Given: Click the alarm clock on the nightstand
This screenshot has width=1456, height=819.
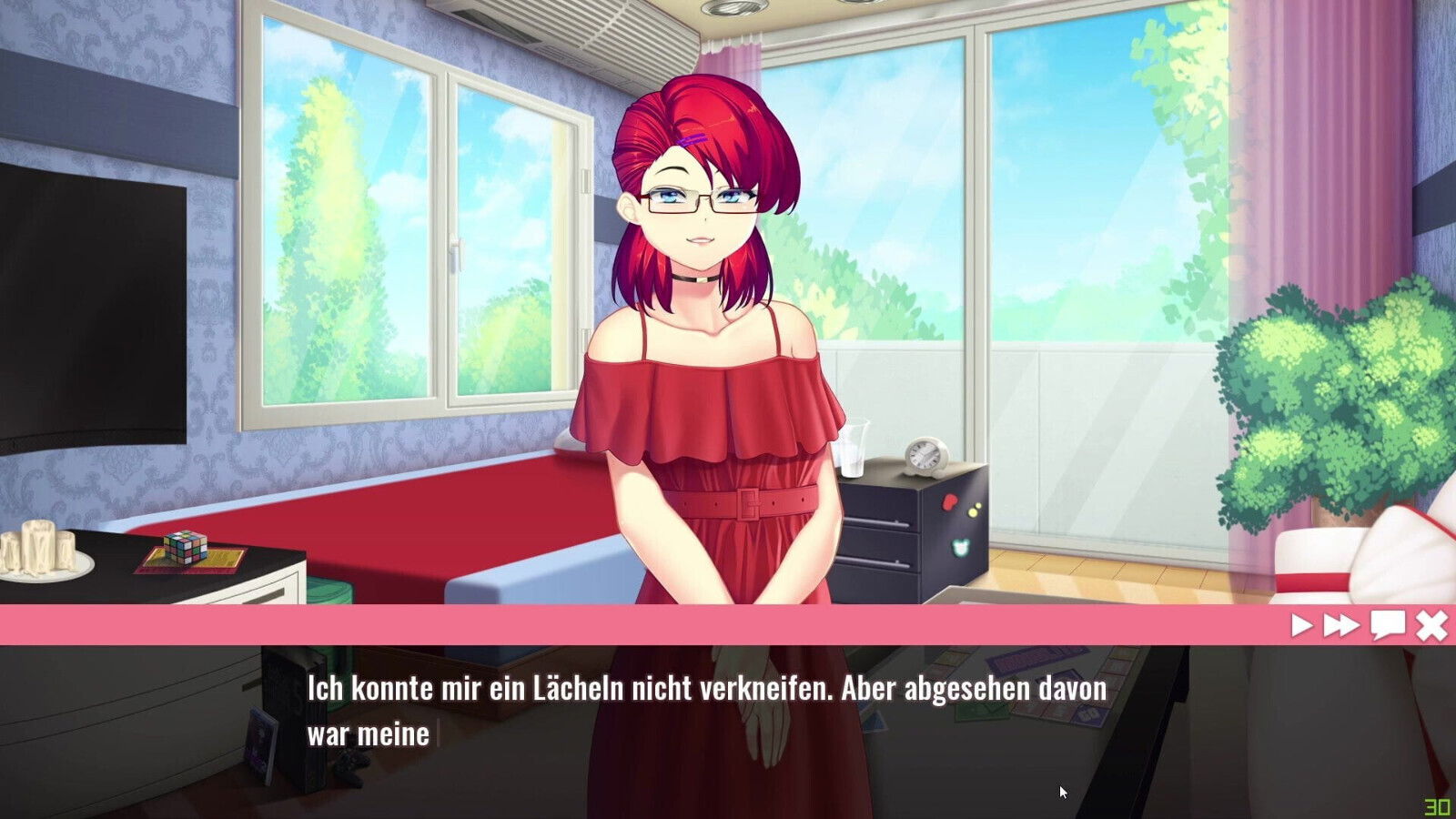Looking at the screenshot, I should [927, 453].
